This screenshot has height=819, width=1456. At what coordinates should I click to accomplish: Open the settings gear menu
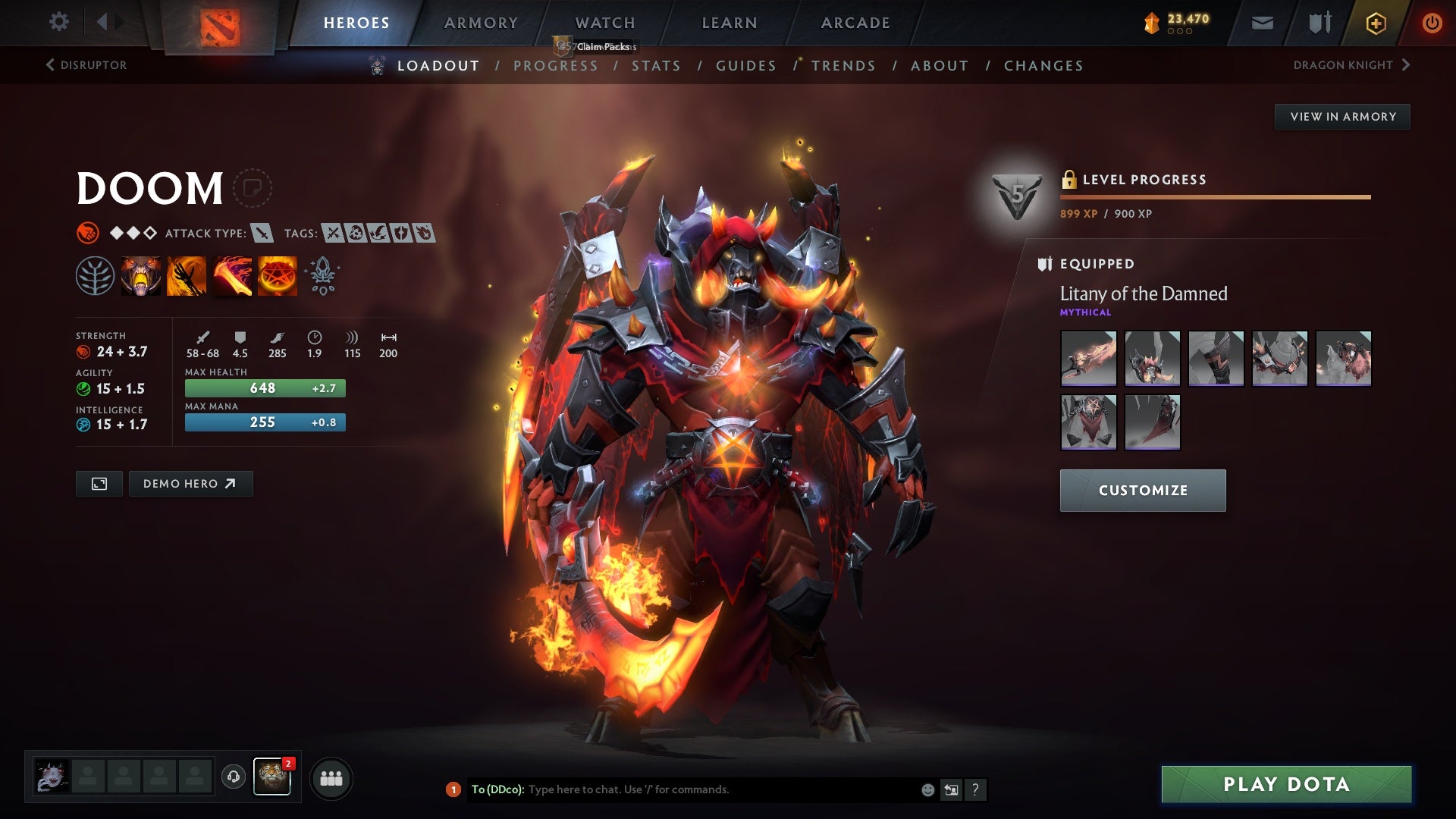click(59, 22)
